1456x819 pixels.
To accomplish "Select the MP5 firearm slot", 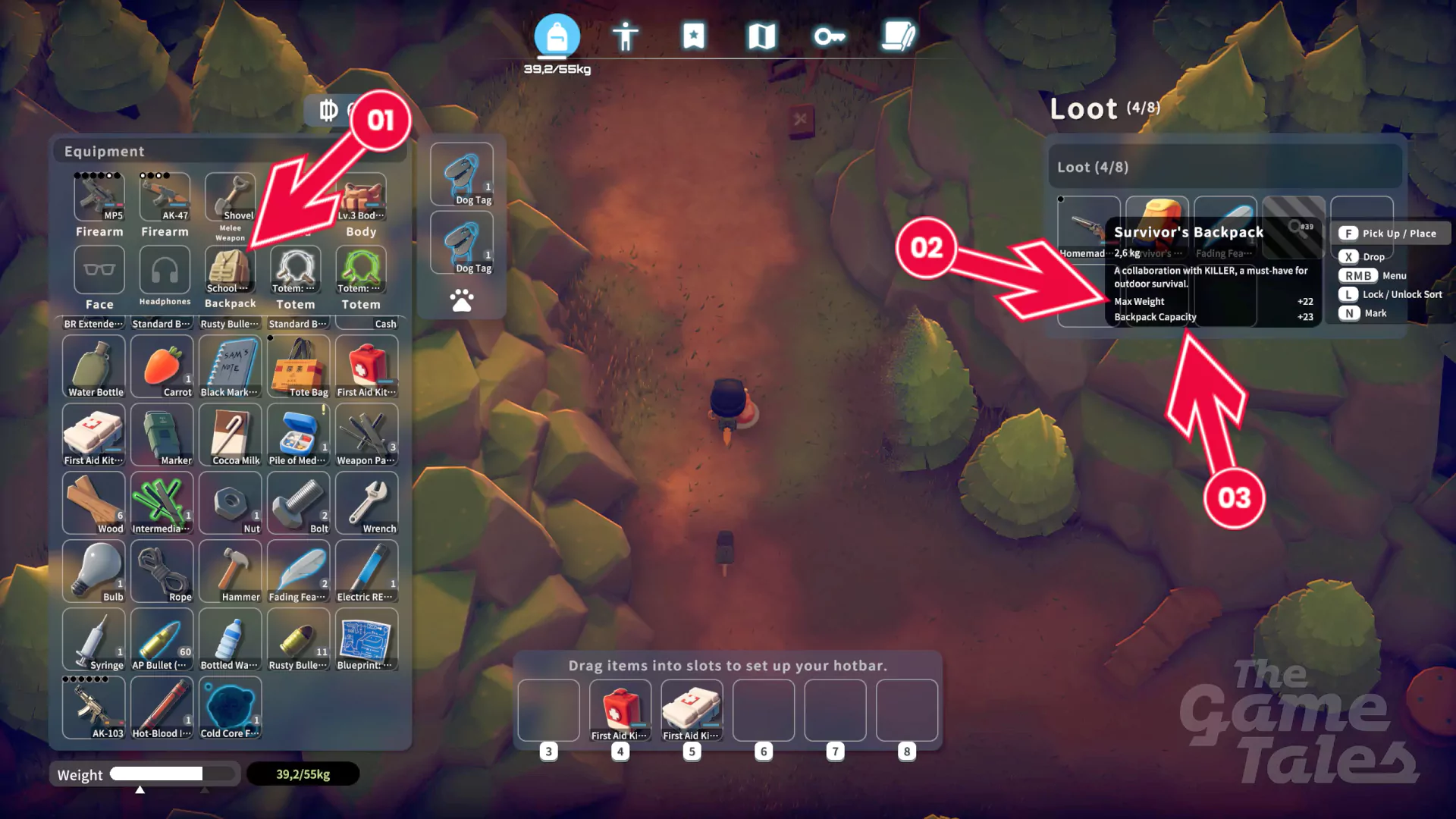I will coord(99,197).
